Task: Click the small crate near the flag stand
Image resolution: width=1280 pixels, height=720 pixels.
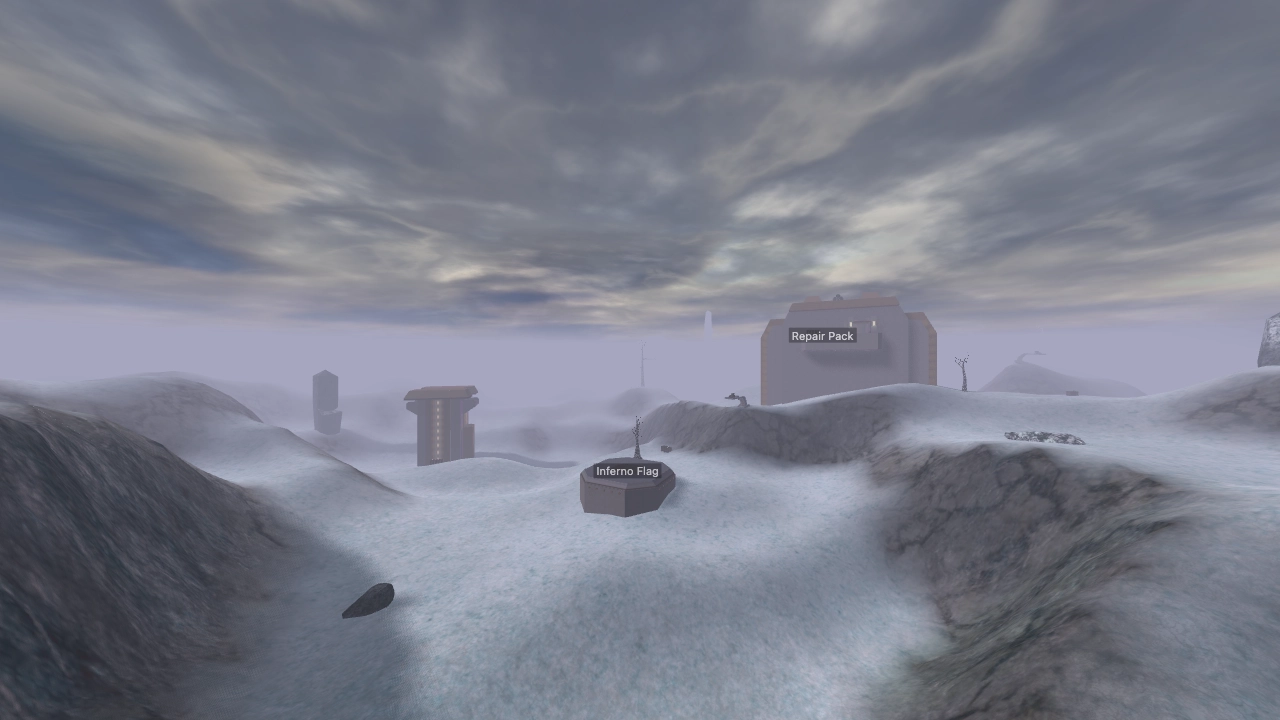Action: click(666, 450)
